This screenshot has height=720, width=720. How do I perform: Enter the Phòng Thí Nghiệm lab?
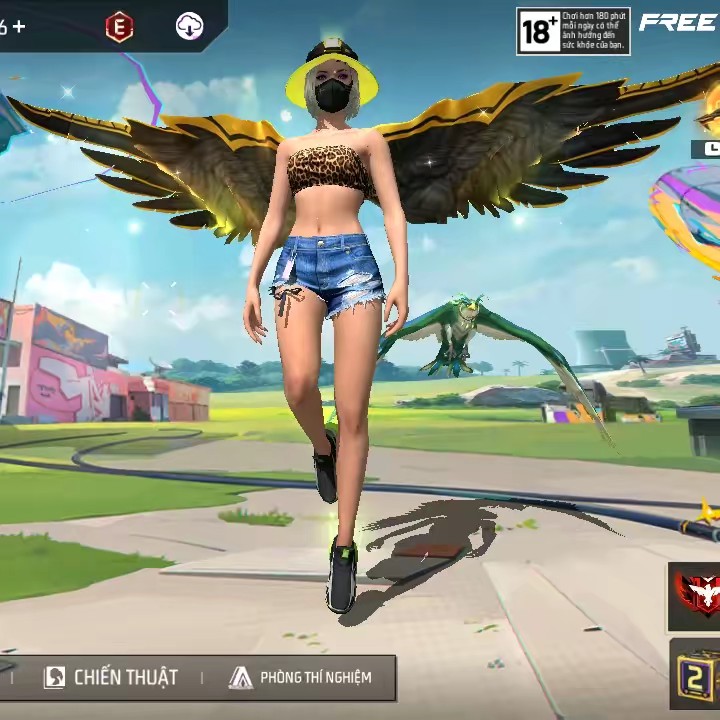click(300, 677)
